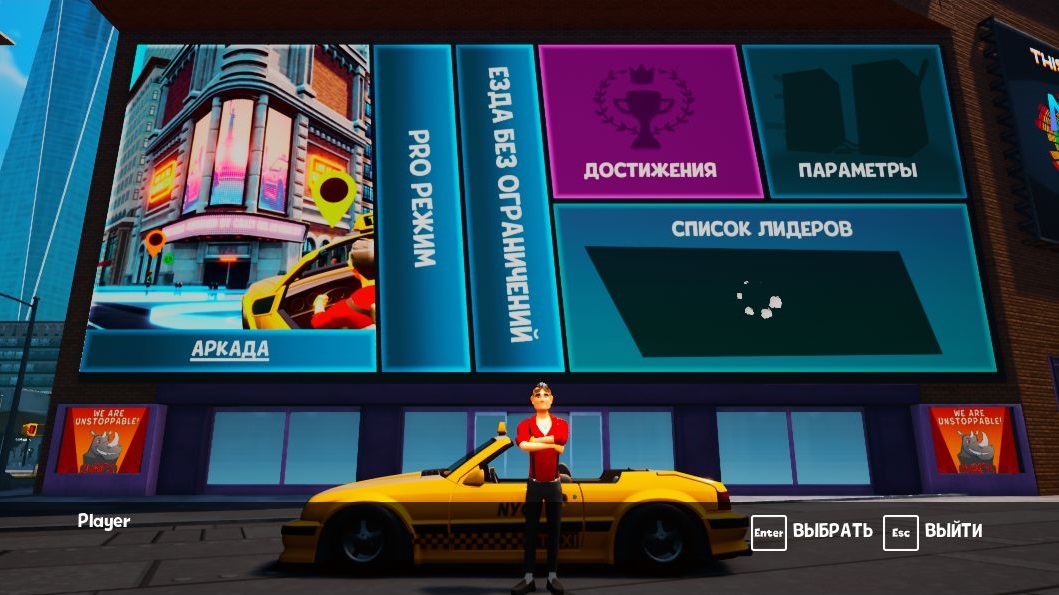Click the Выбрать confirm label
Image resolution: width=1059 pixels, height=595 pixels.
(832, 531)
